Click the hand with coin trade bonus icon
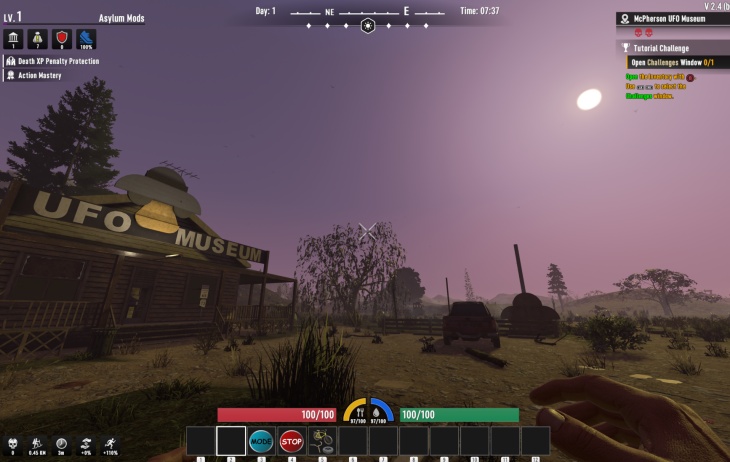 (86, 443)
